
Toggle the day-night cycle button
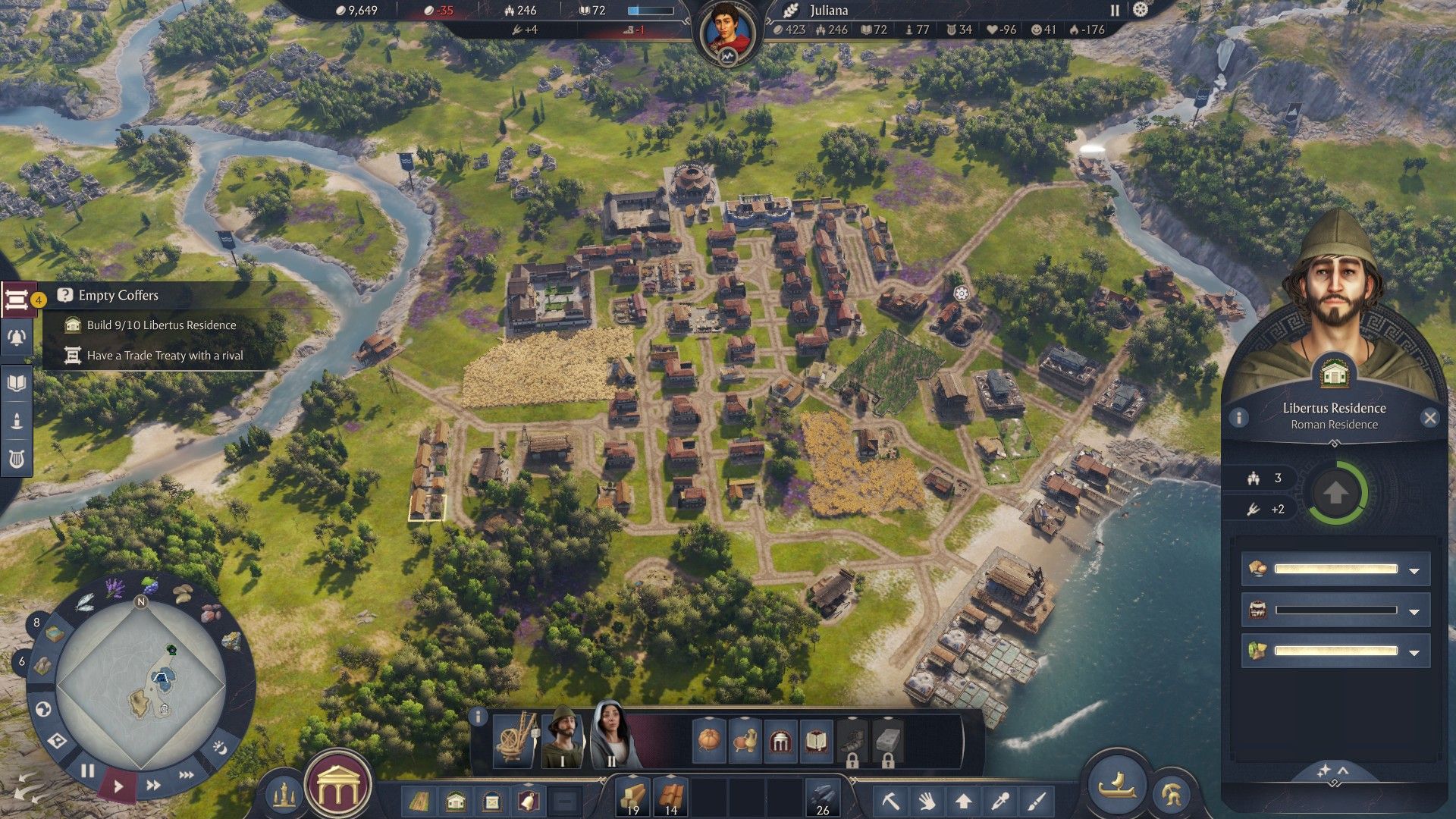click(x=219, y=748)
